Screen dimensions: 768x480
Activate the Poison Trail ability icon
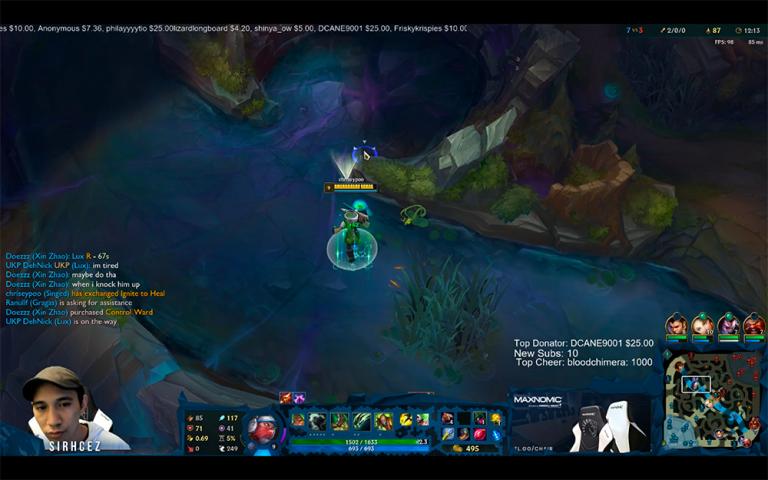click(x=317, y=421)
